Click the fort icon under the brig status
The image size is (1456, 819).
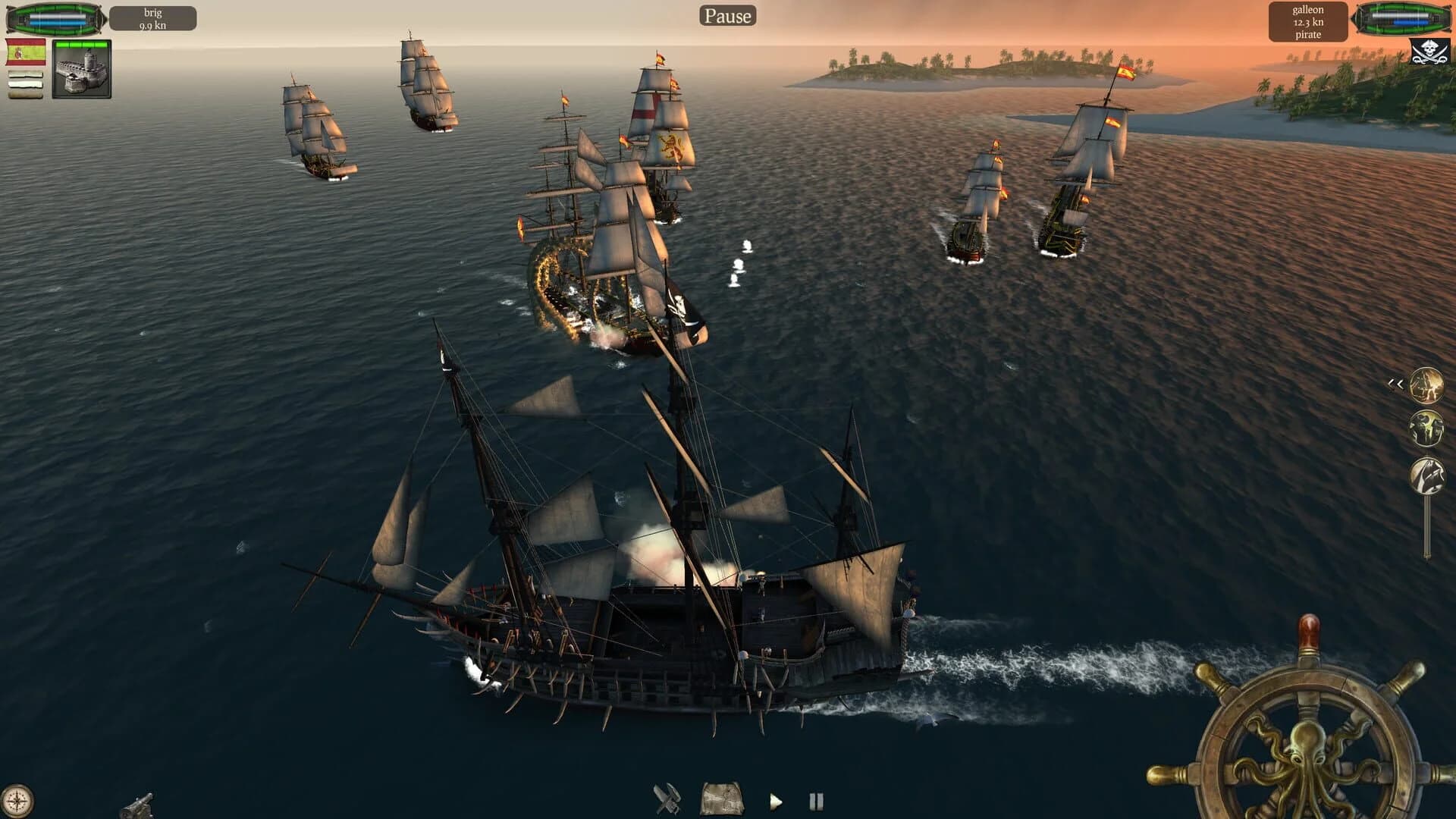(81, 71)
